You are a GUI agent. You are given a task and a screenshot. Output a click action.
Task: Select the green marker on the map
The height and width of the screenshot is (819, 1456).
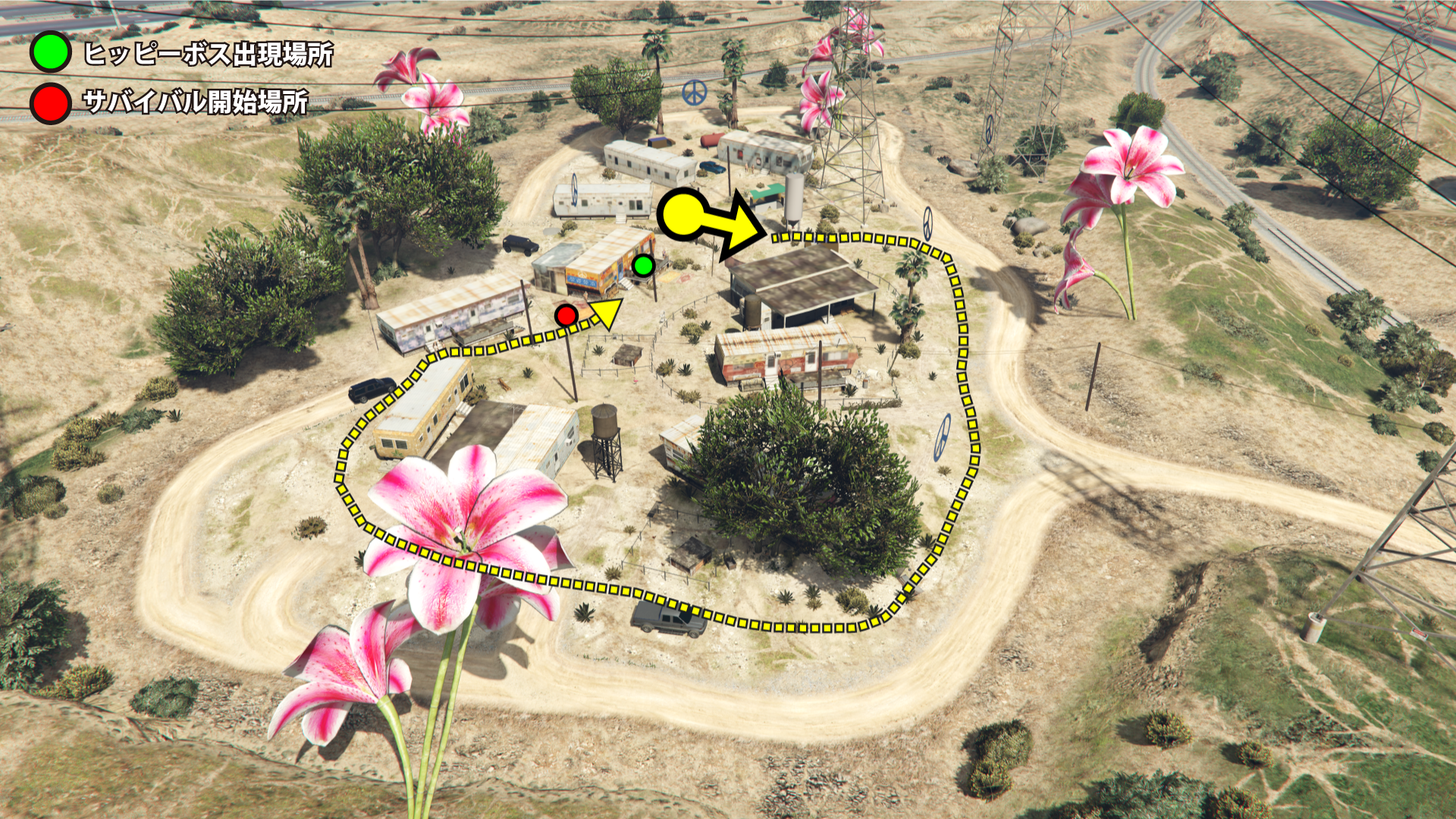click(643, 265)
